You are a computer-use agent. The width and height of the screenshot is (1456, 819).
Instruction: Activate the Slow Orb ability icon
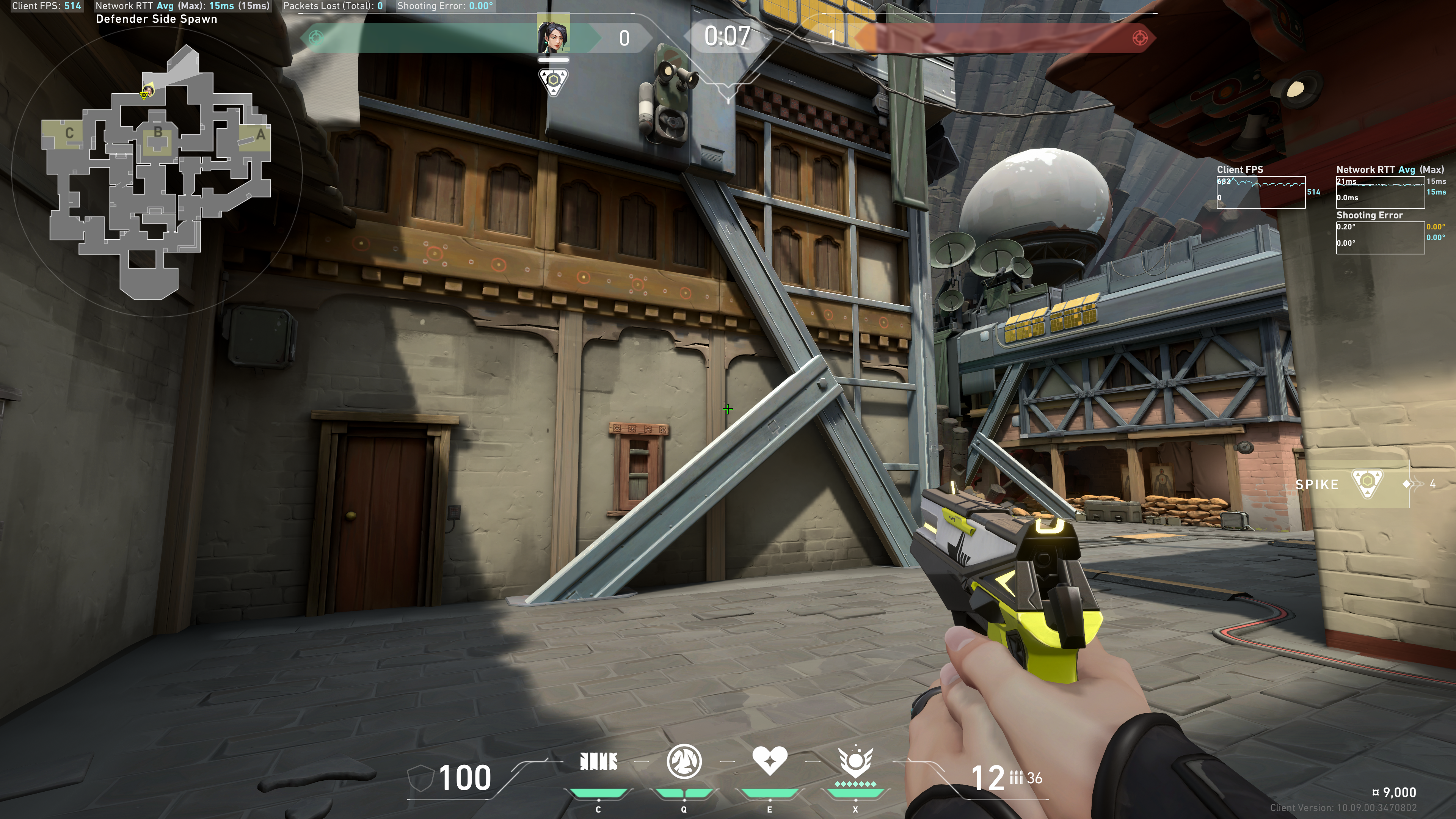tap(684, 761)
